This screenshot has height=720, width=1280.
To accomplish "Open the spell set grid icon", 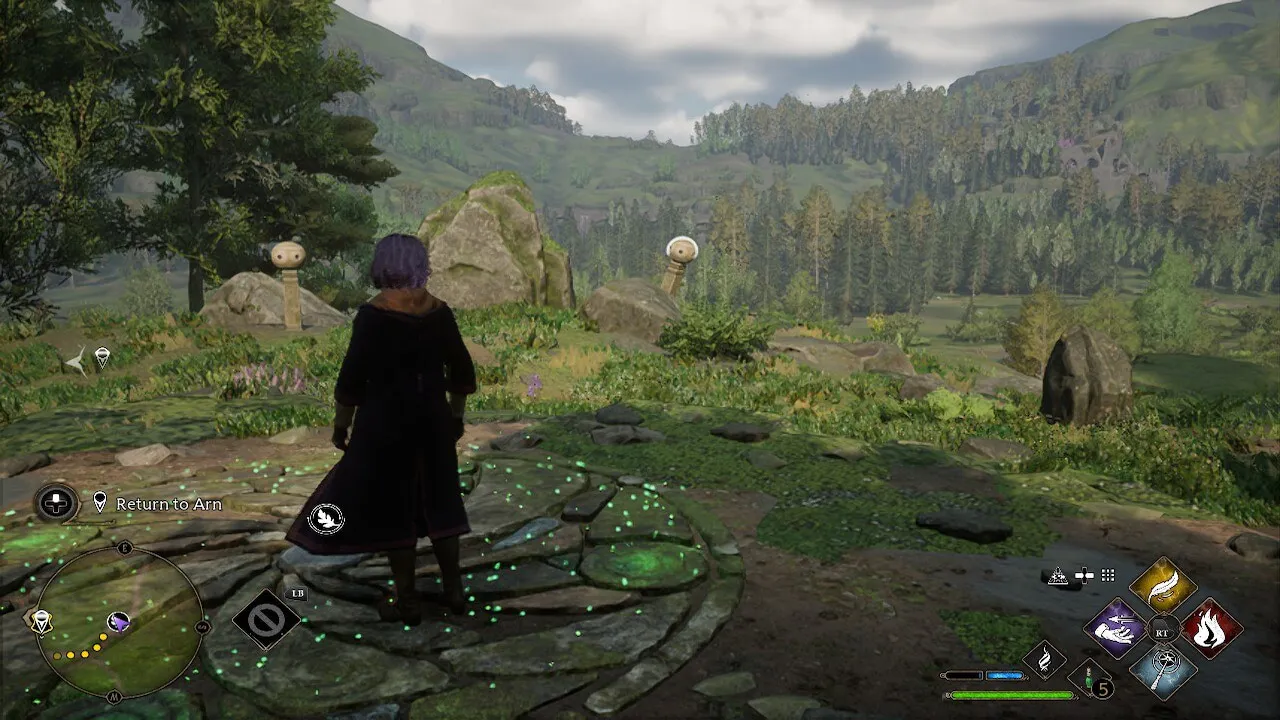I will [1107, 575].
